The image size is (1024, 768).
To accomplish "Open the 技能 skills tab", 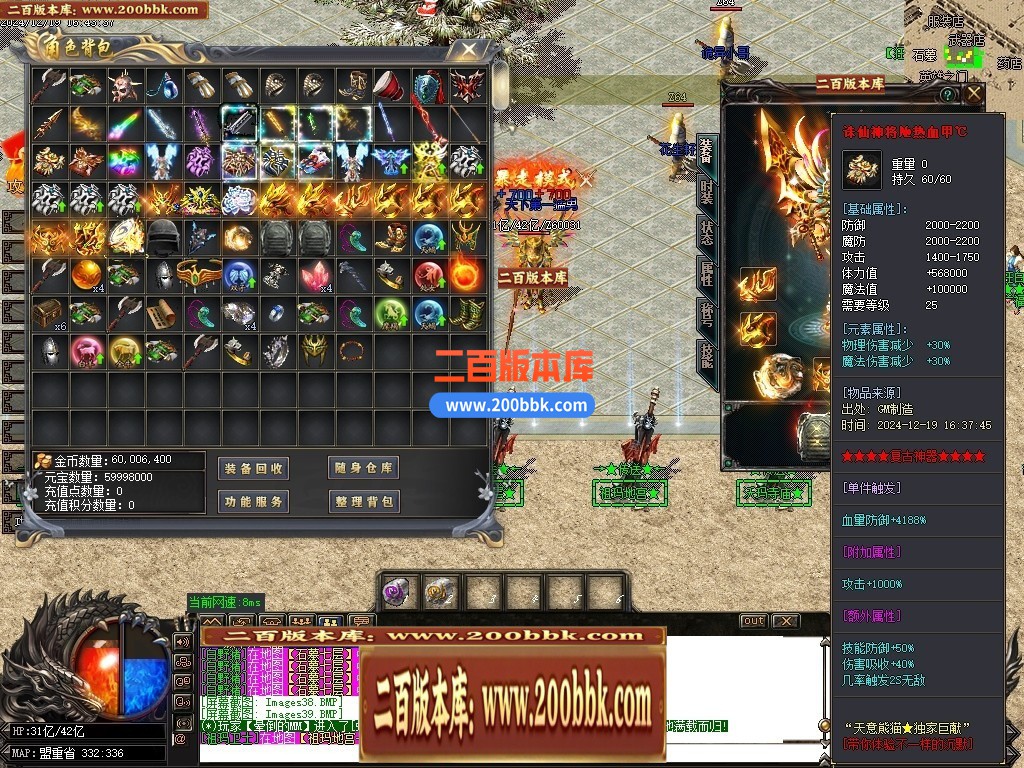I will click(706, 355).
